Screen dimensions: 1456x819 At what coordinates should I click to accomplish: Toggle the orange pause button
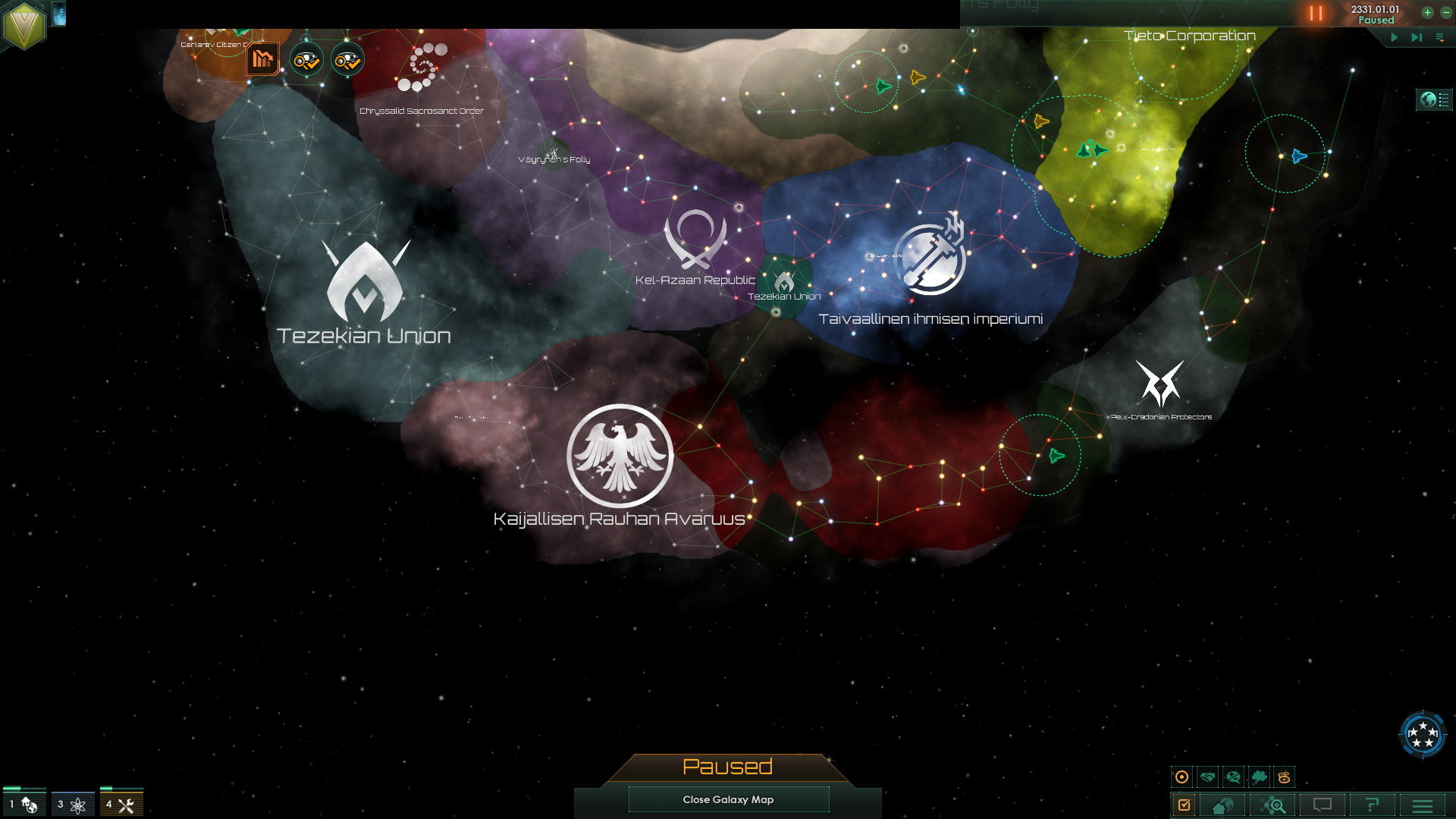[1316, 14]
